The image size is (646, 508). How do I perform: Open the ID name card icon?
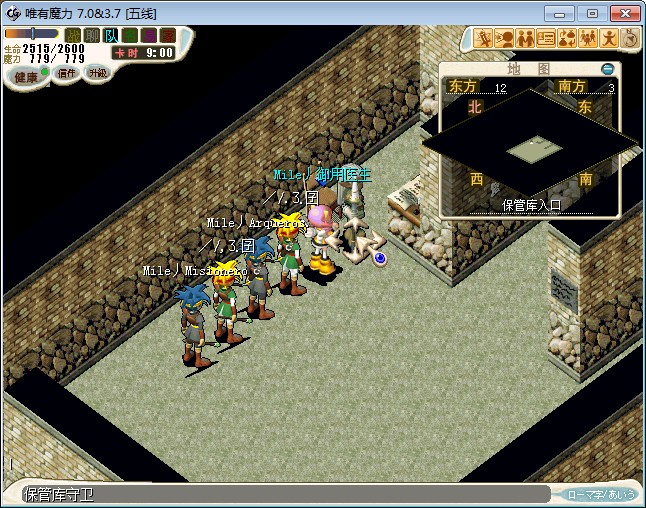click(546, 39)
